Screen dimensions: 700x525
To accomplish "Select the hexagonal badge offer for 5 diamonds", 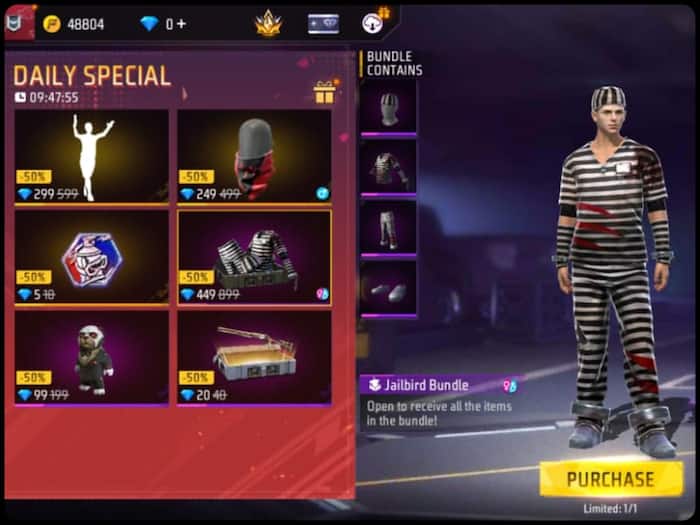I will pyautogui.click(x=92, y=257).
